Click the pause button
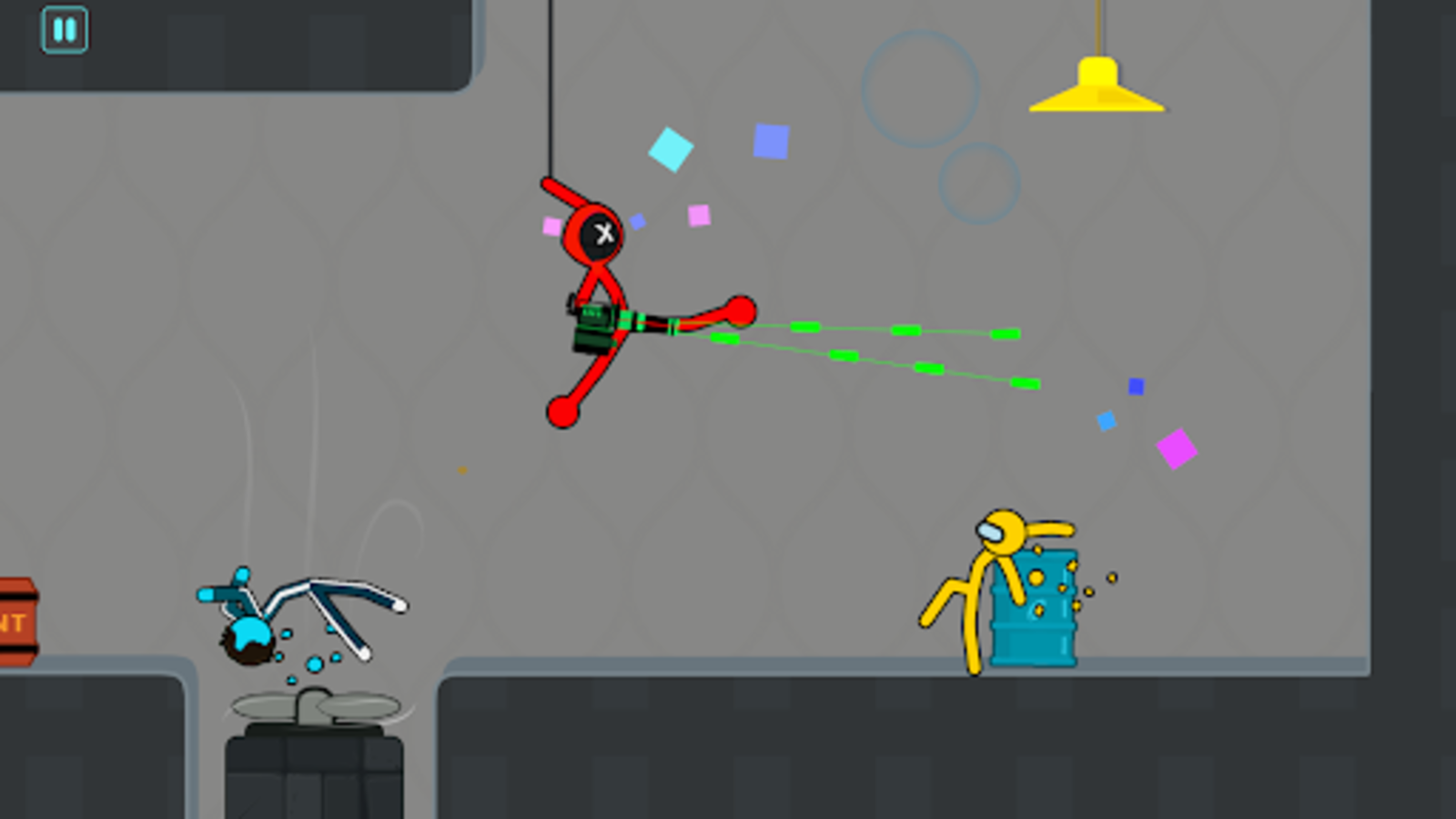Viewport: 1456px width, 819px height. (x=64, y=30)
